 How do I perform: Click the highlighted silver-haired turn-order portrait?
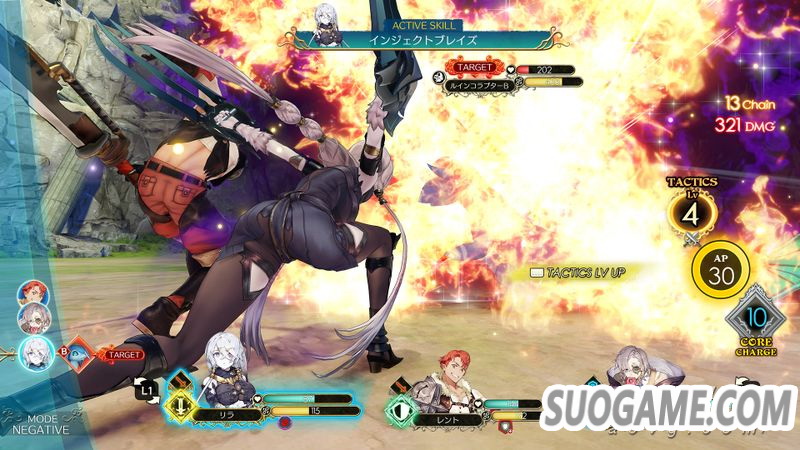(33, 352)
